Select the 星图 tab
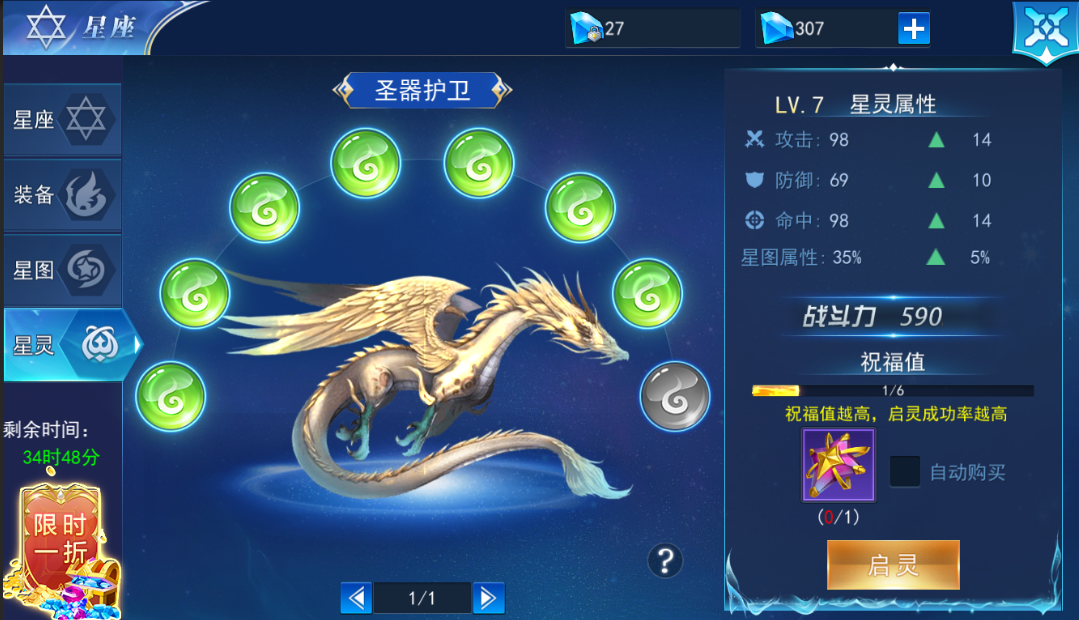The image size is (1079, 620). (x=62, y=271)
